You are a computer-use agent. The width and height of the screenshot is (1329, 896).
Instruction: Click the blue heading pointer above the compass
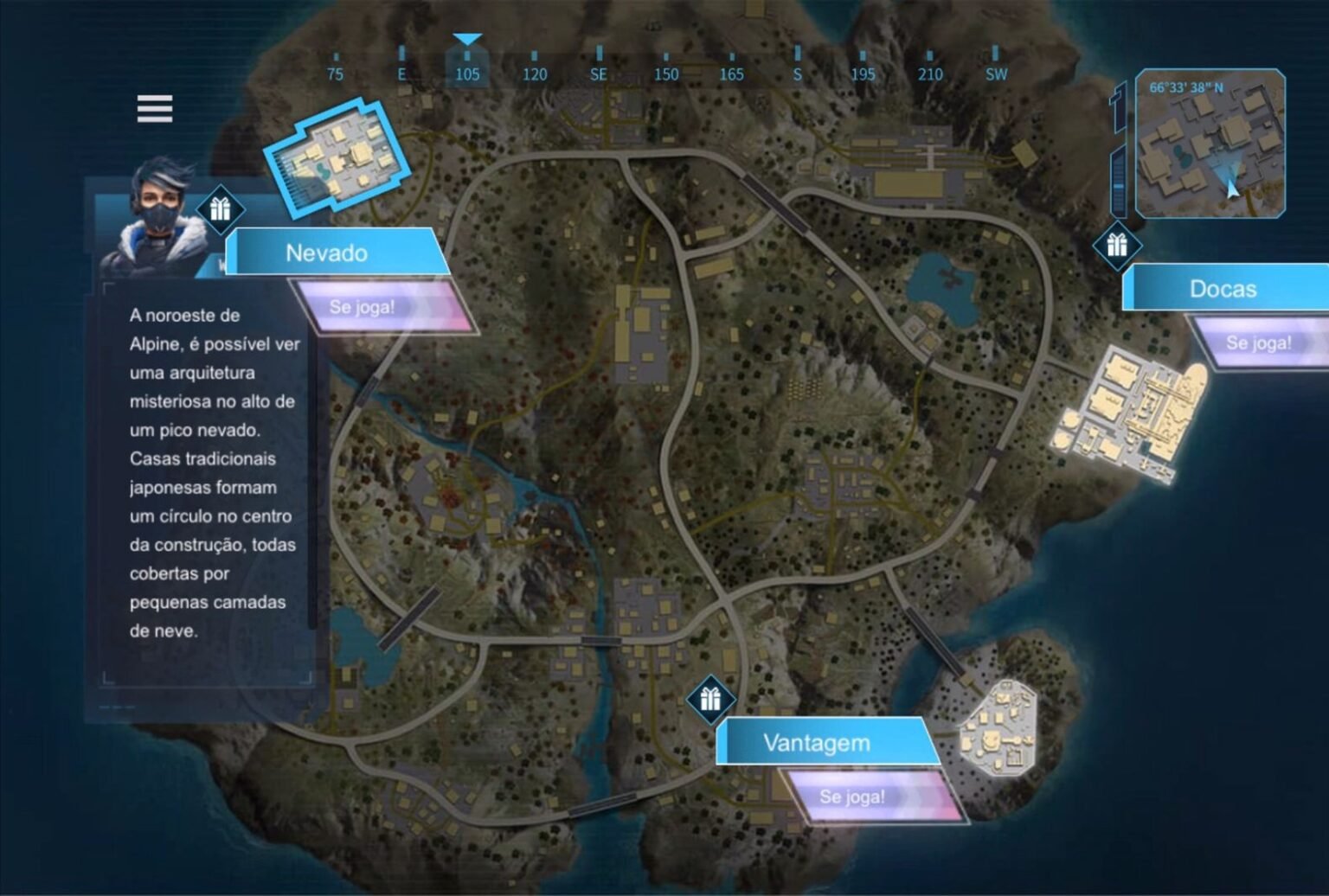click(x=467, y=39)
